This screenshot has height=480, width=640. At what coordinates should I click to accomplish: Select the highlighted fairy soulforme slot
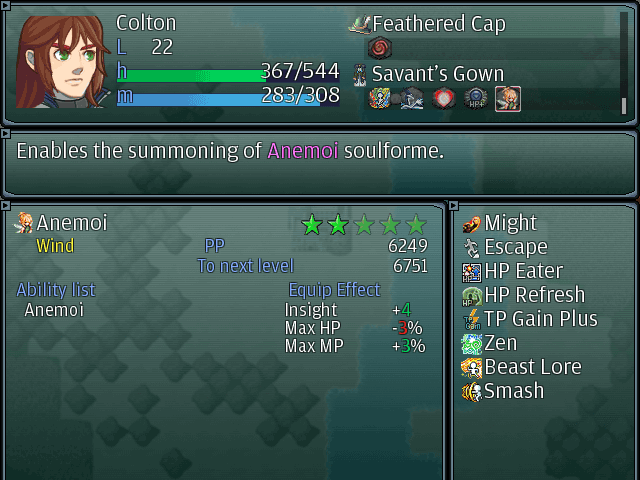[x=508, y=98]
